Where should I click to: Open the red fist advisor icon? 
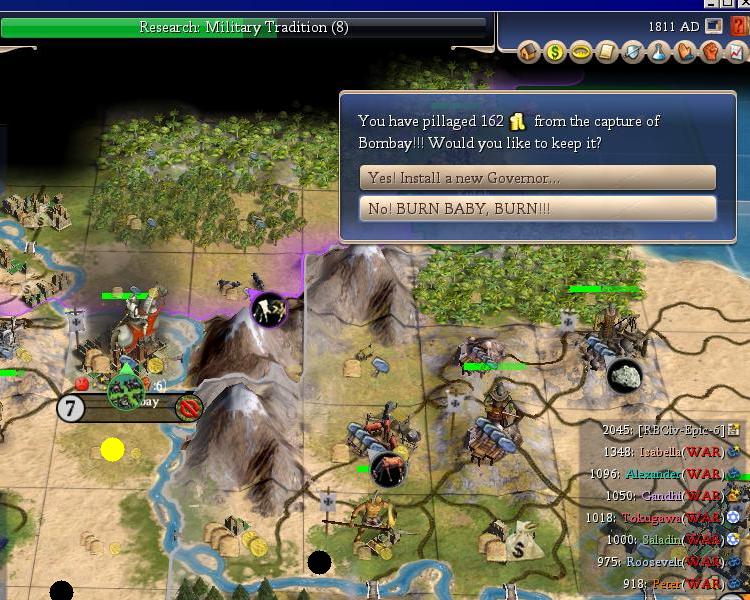coord(711,52)
